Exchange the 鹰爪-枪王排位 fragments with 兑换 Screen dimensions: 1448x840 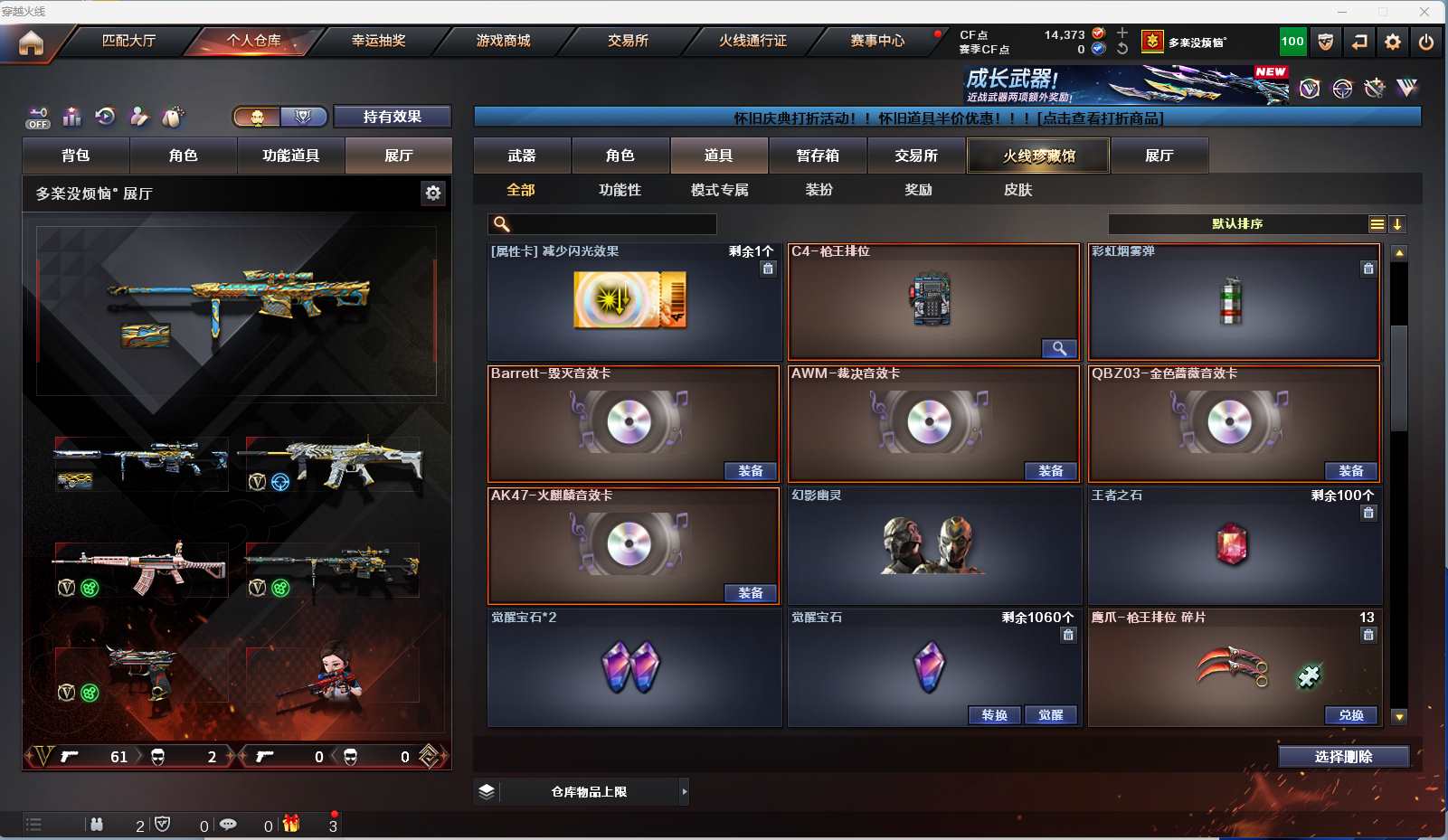click(1350, 715)
